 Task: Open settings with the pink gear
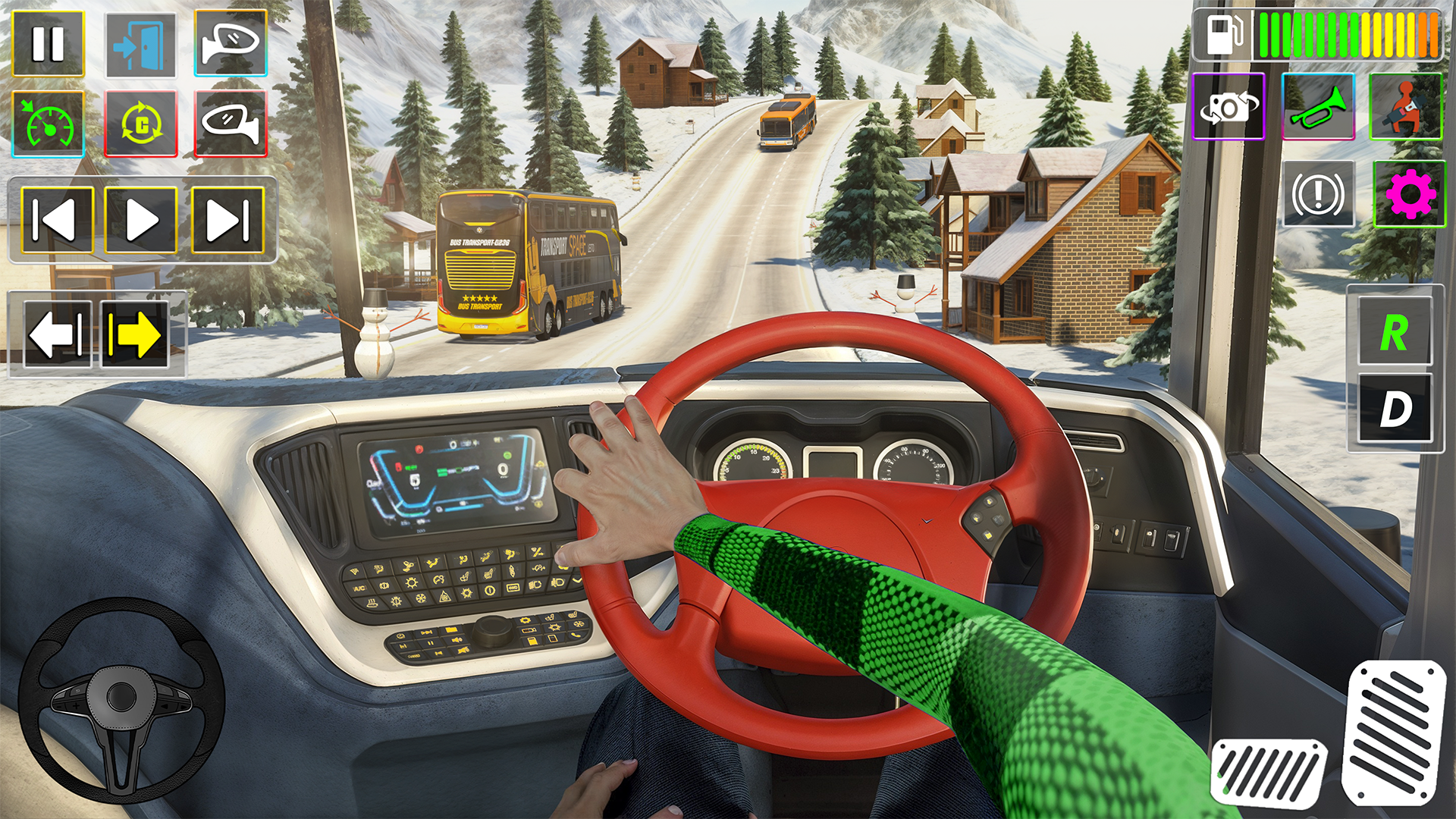[x=1409, y=194]
